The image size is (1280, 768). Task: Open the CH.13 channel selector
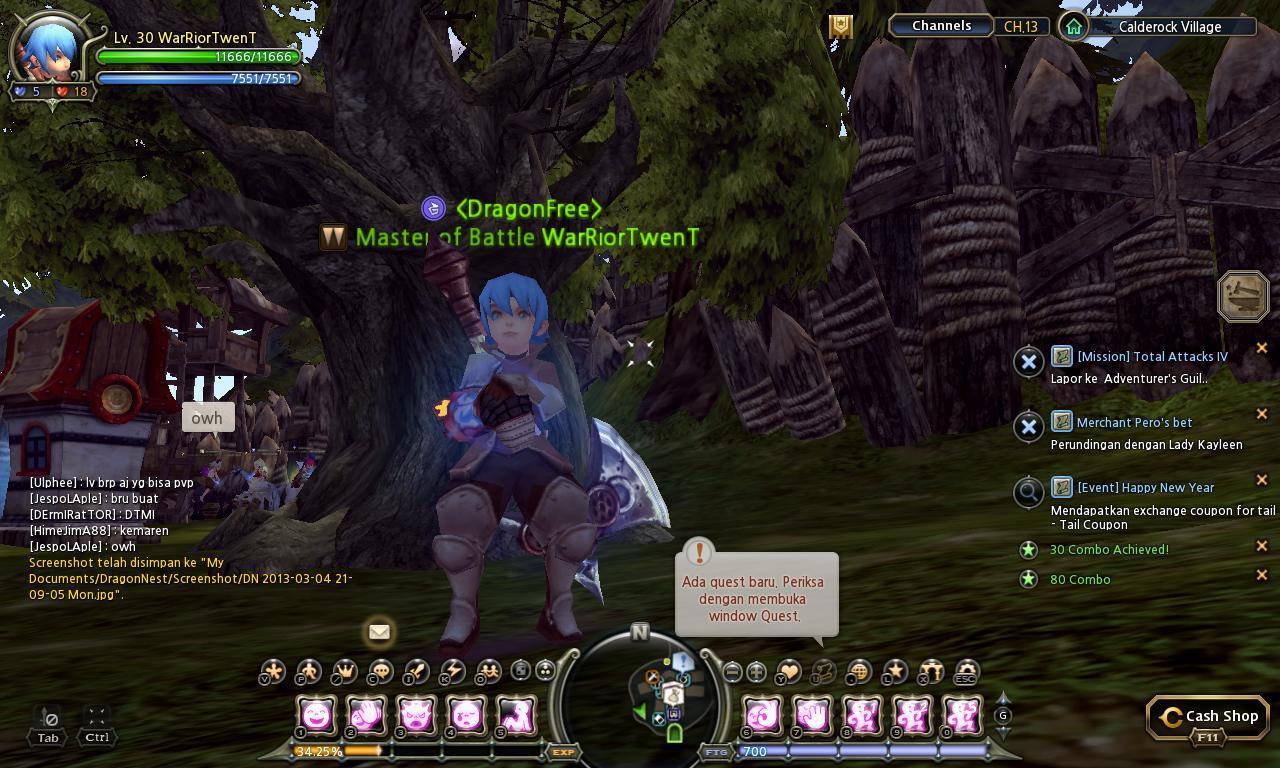pos(1019,26)
